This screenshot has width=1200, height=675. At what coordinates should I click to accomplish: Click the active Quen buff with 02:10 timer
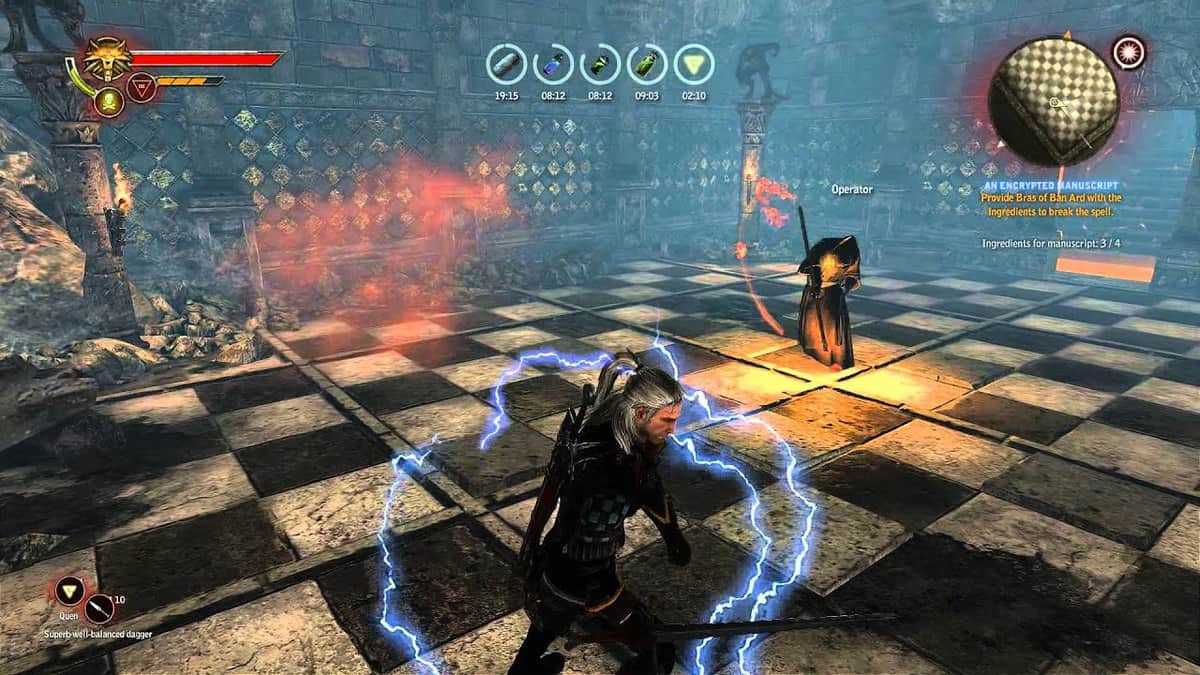(693, 65)
